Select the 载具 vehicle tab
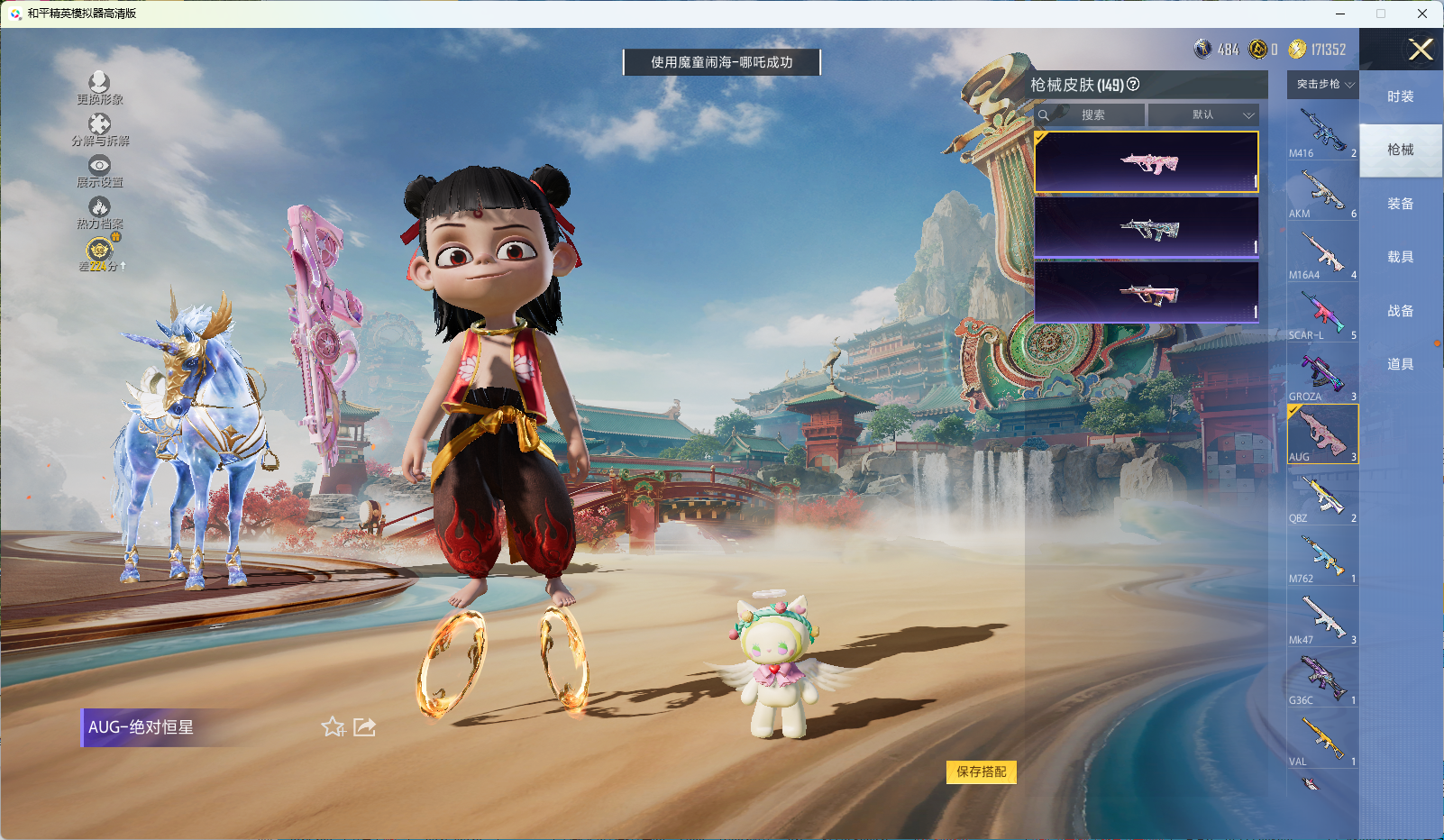This screenshot has width=1444, height=840. click(1400, 257)
